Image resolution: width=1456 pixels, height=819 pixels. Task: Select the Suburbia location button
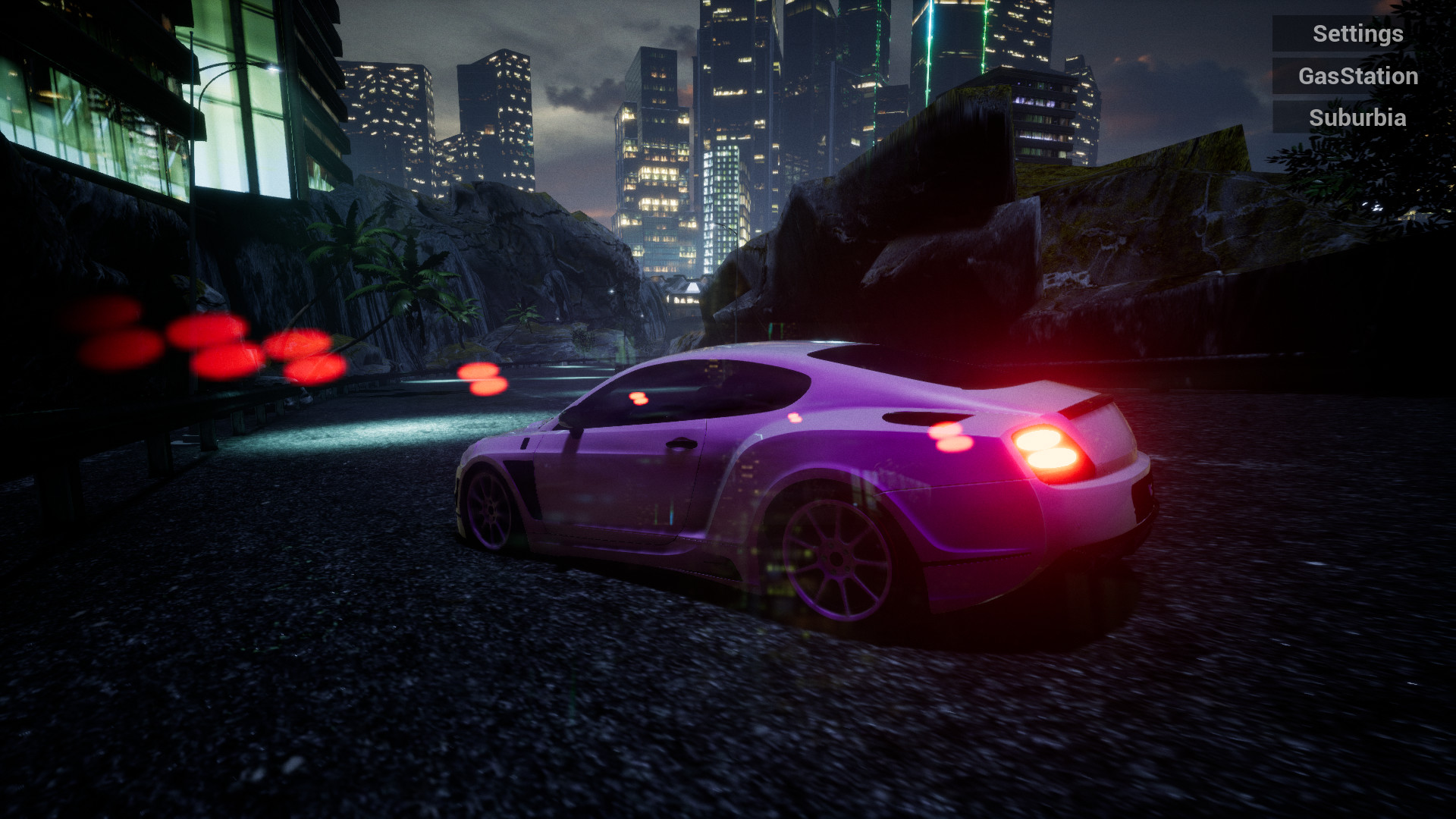coord(1357,118)
